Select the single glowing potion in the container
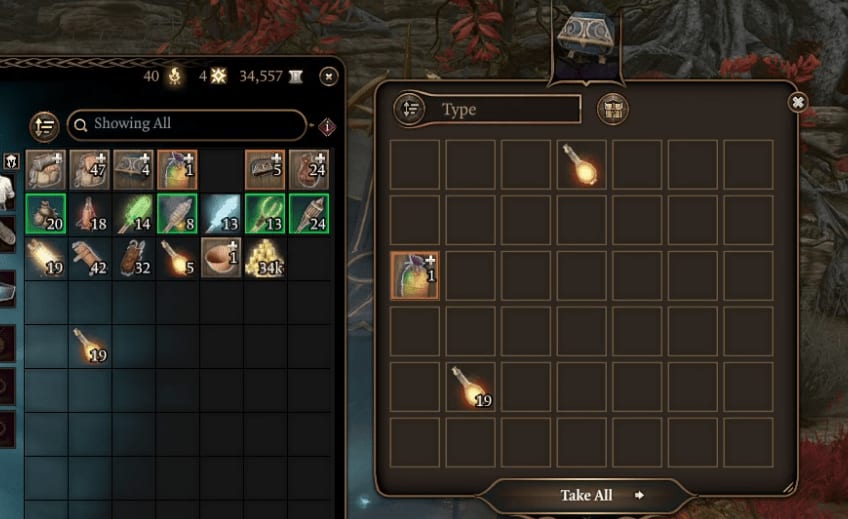The height and width of the screenshot is (519, 848). tap(580, 164)
